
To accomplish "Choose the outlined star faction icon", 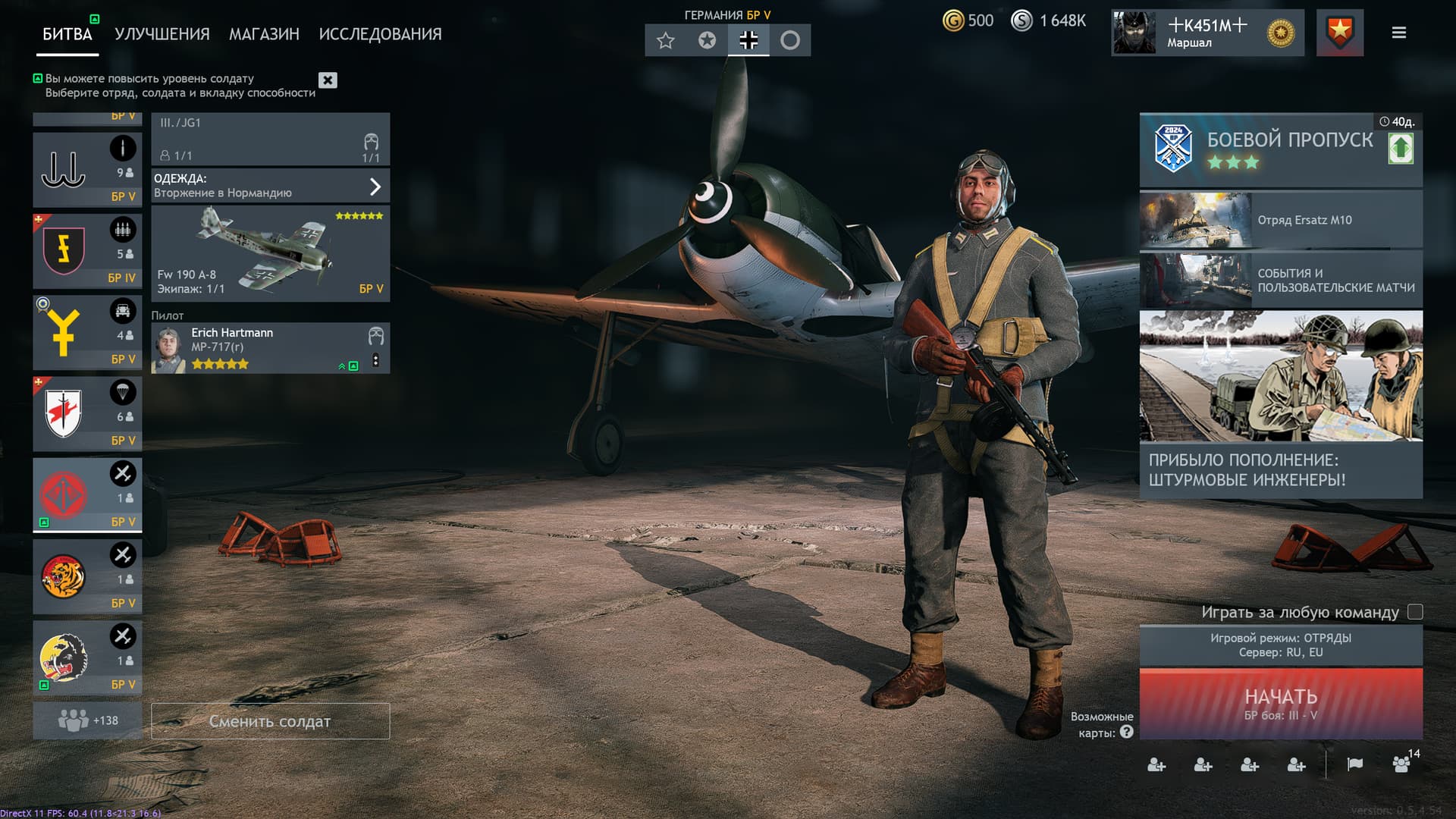I will click(666, 40).
